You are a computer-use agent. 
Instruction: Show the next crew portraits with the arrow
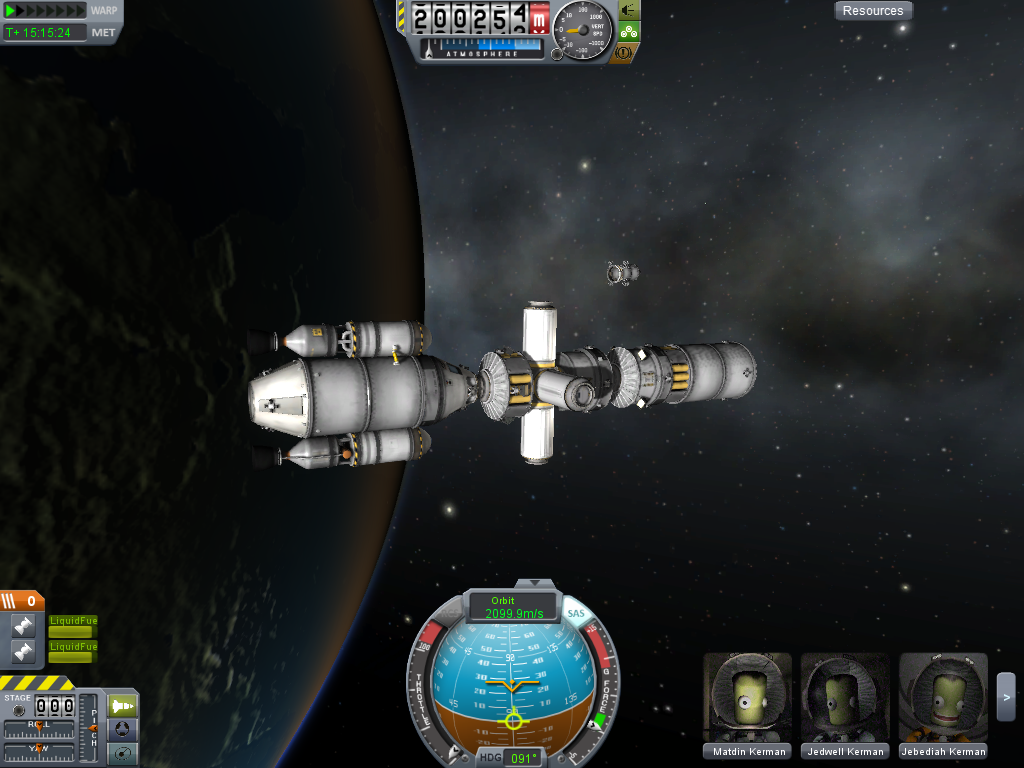tap(1006, 690)
